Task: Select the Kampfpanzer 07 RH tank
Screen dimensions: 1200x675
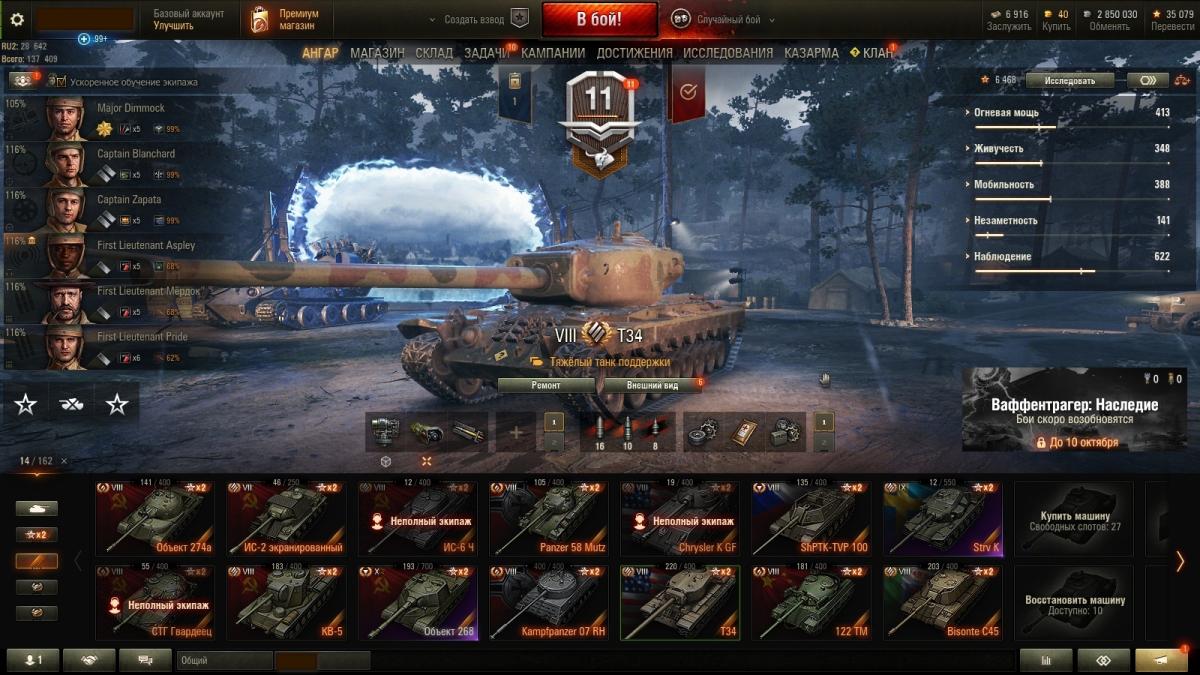Action: [x=548, y=602]
